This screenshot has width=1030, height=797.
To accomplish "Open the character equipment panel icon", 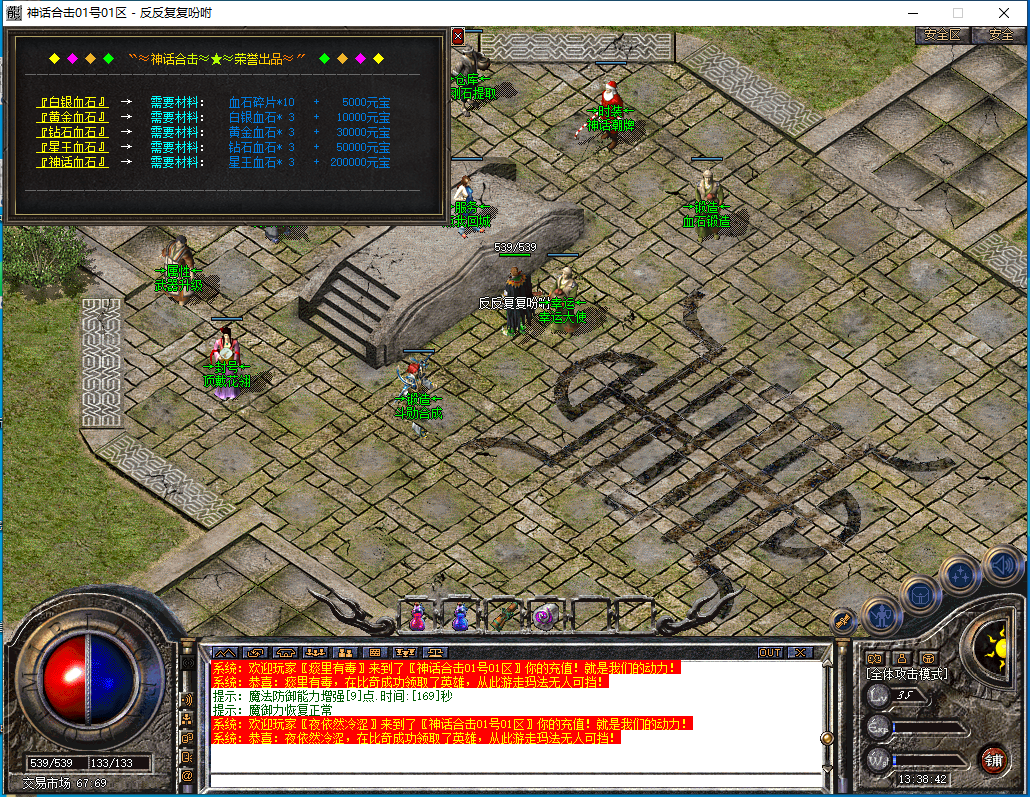I will [882, 614].
